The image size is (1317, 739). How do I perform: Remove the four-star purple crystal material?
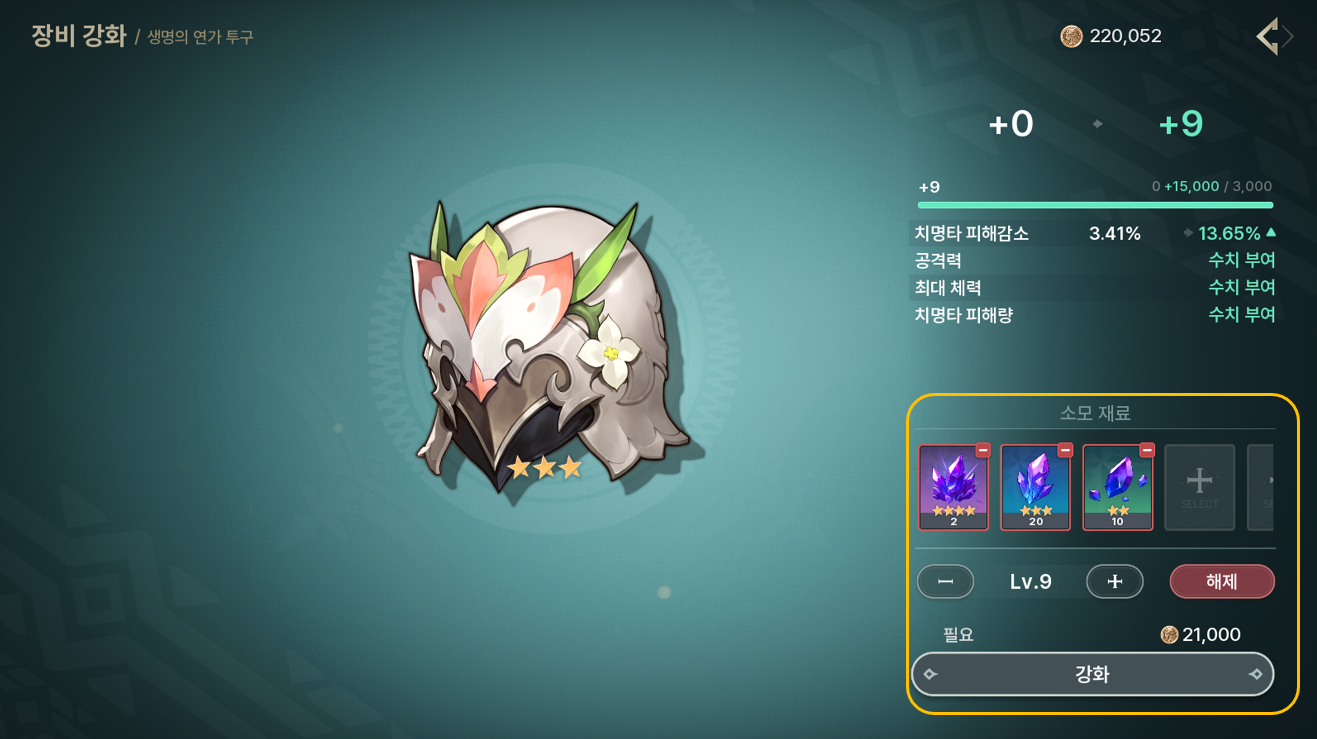point(983,450)
